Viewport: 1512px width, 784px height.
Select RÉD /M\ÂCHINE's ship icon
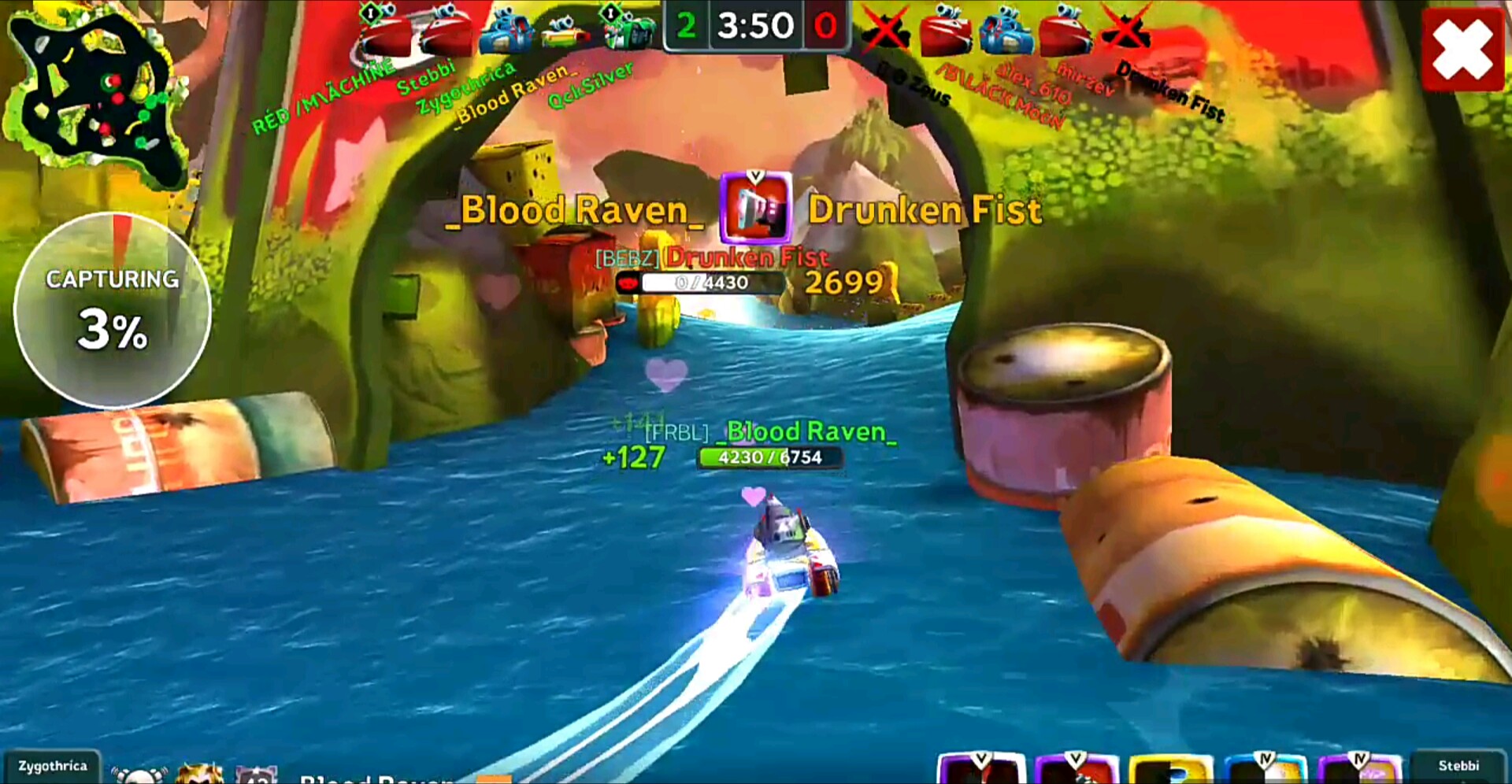coord(386,31)
